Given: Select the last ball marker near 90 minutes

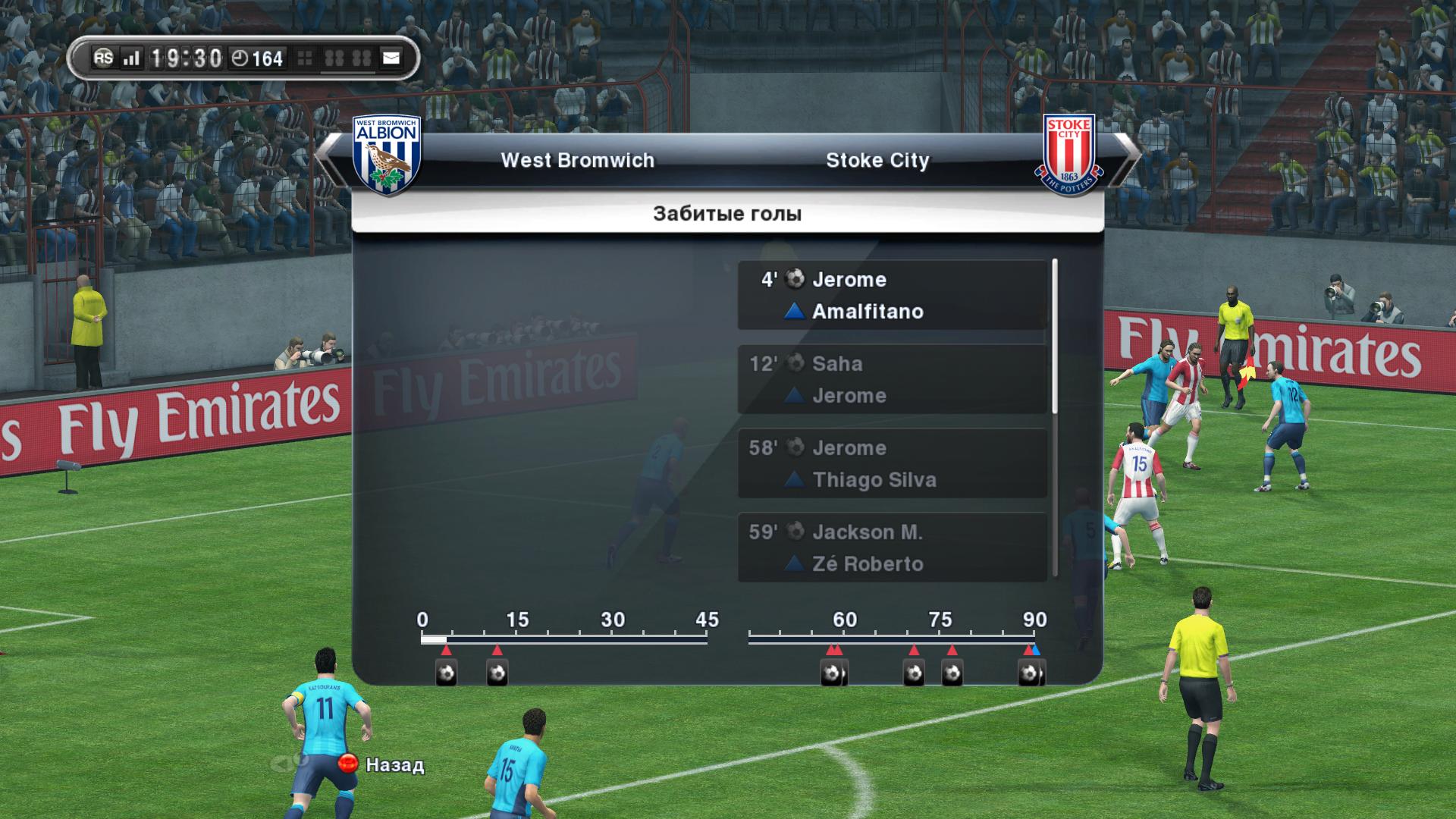Looking at the screenshot, I should 1030,673.
